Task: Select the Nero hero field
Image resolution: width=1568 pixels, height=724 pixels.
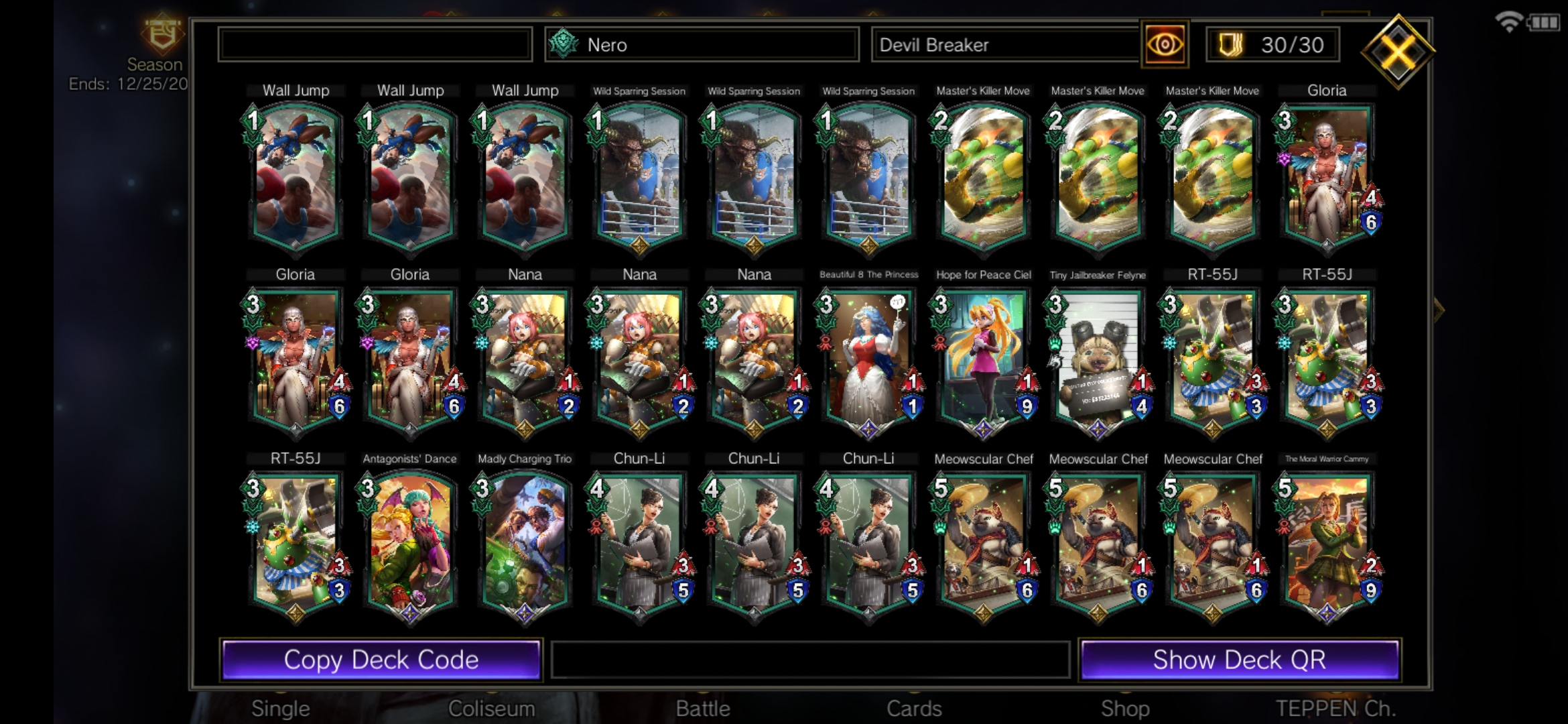Action: click(x=702, y=45)
